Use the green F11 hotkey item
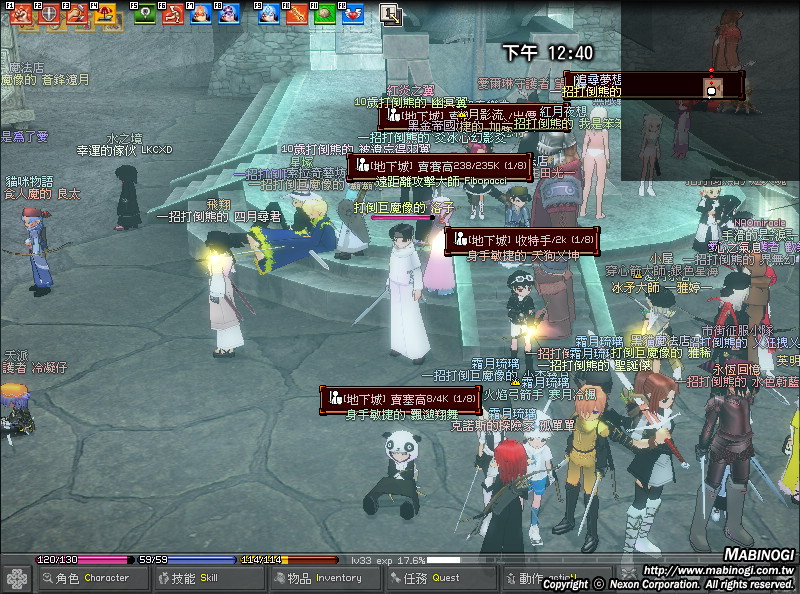800x594 pixels. (x=324, y=14)
